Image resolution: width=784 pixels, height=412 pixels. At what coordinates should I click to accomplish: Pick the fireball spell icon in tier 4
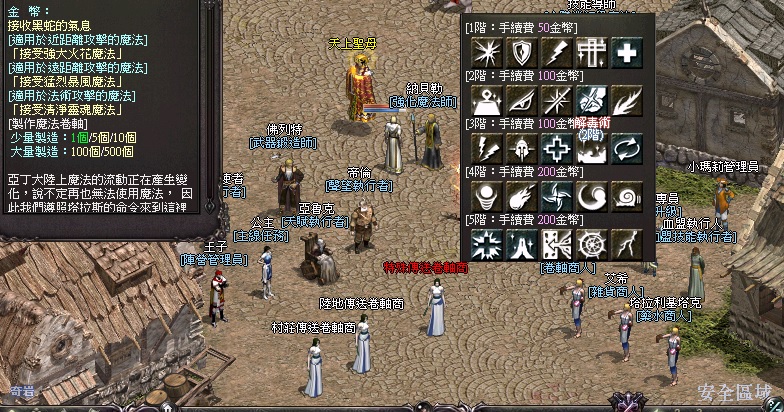(x=519, y=195)
